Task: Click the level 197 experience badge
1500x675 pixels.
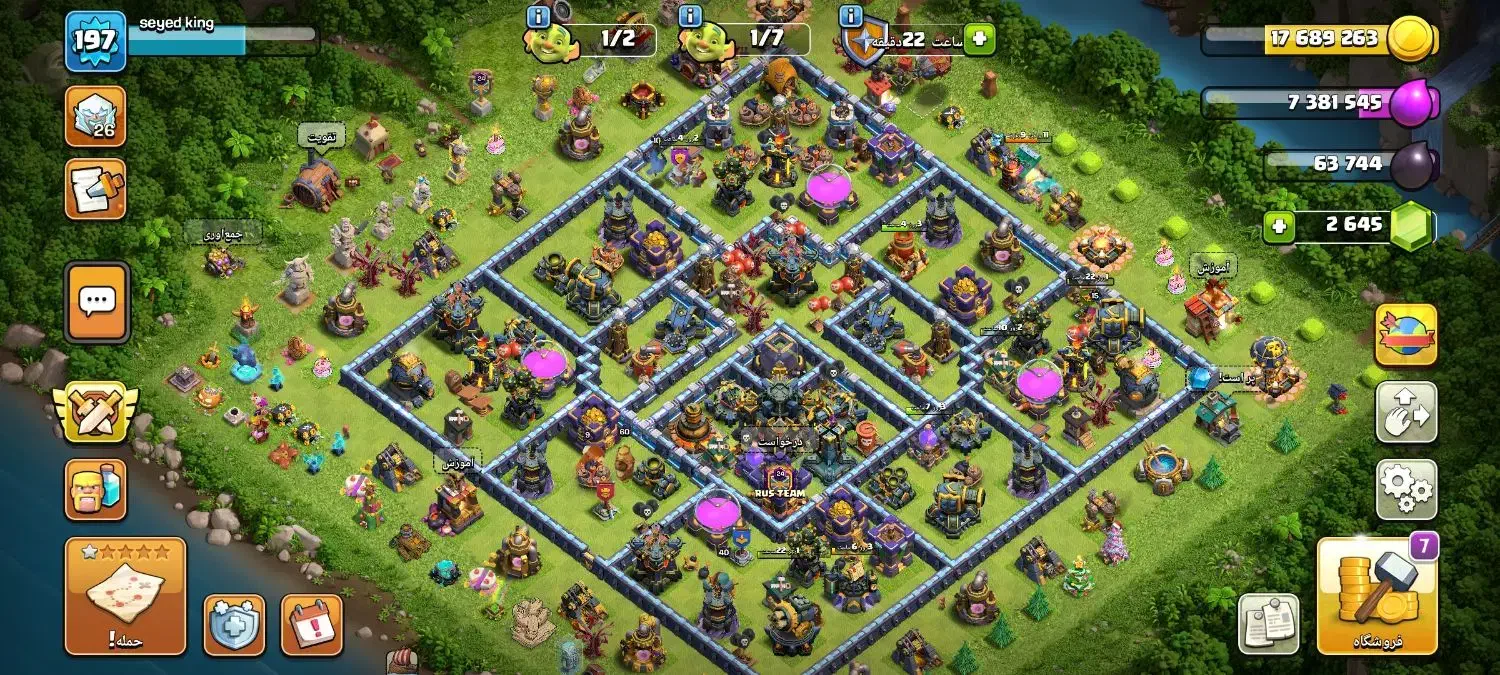Action: pyautogui.click(x=96, y=42)
